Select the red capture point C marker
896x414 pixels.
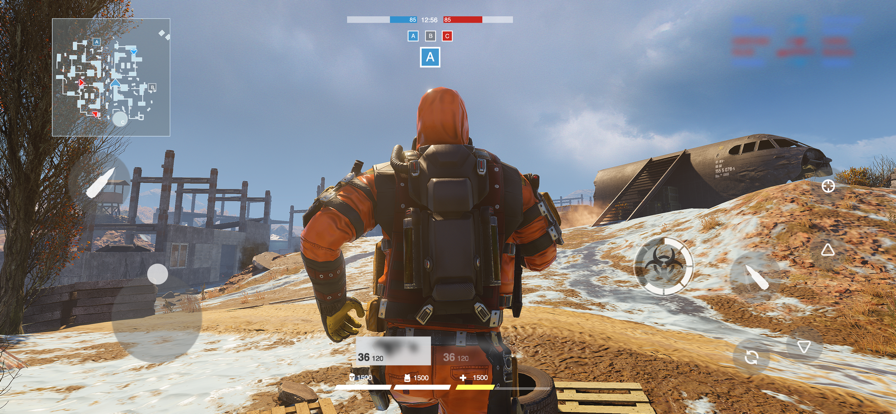pyautogui.click(x=447, y=36)
